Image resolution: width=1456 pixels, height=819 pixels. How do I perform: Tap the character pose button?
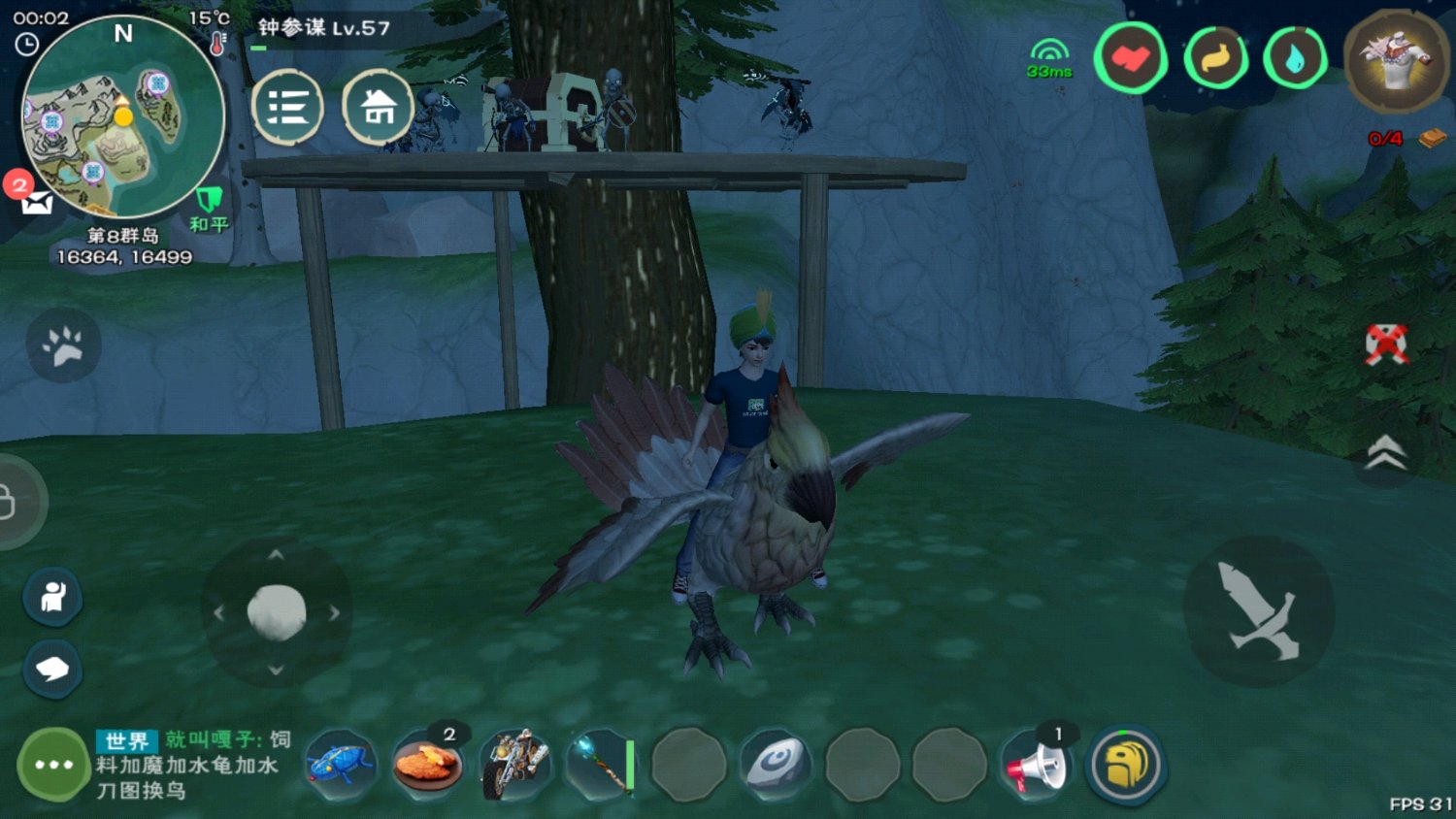point(52,597)
